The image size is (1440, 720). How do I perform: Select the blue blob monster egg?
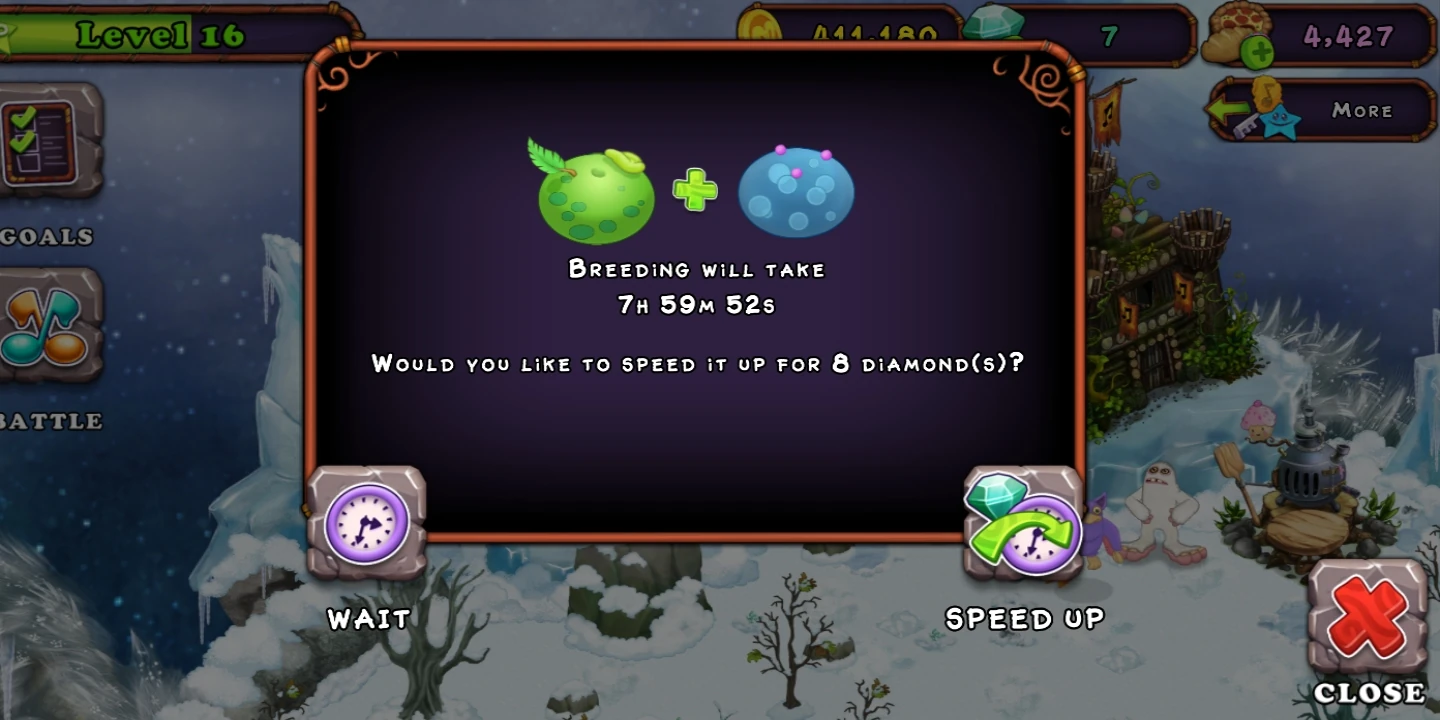click(x=796, y=191)
